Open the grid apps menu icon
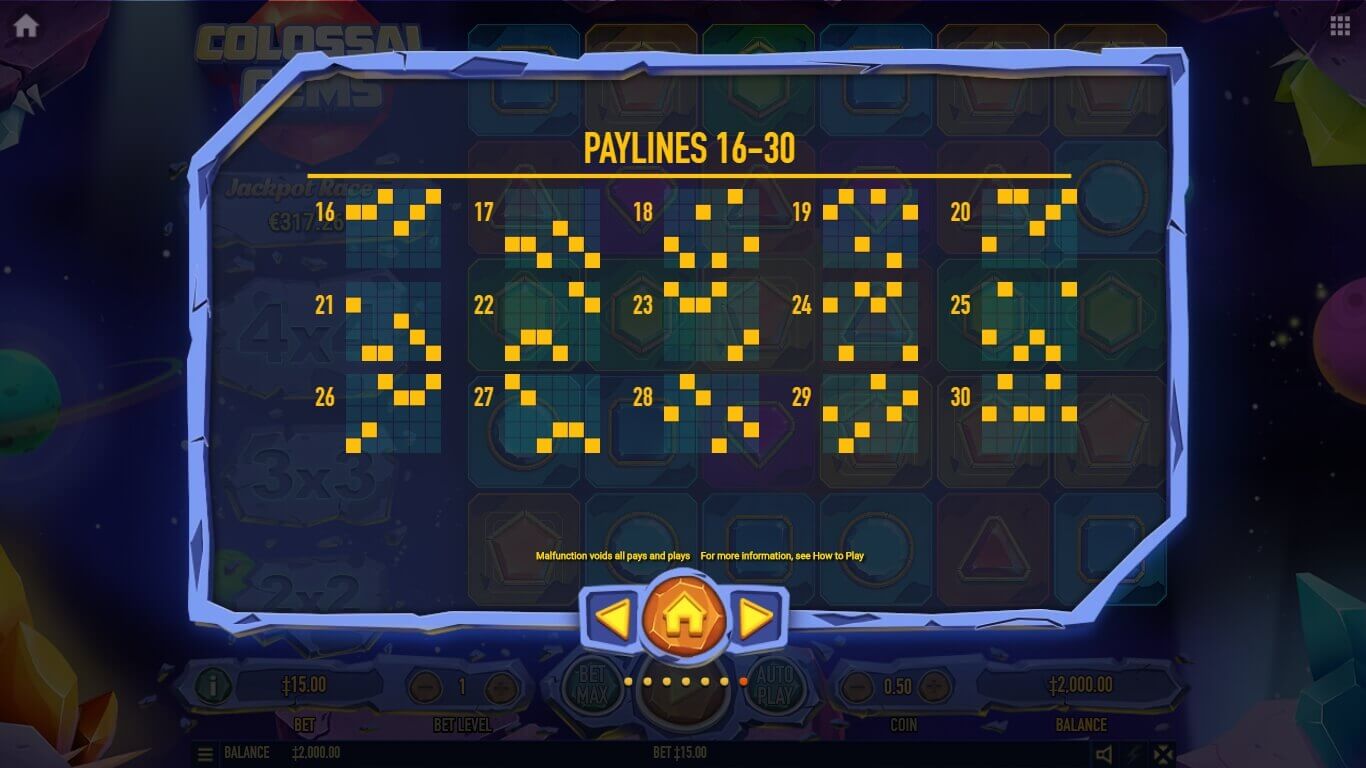This screenshot has height=768, width=1366. pos(1340,26)
